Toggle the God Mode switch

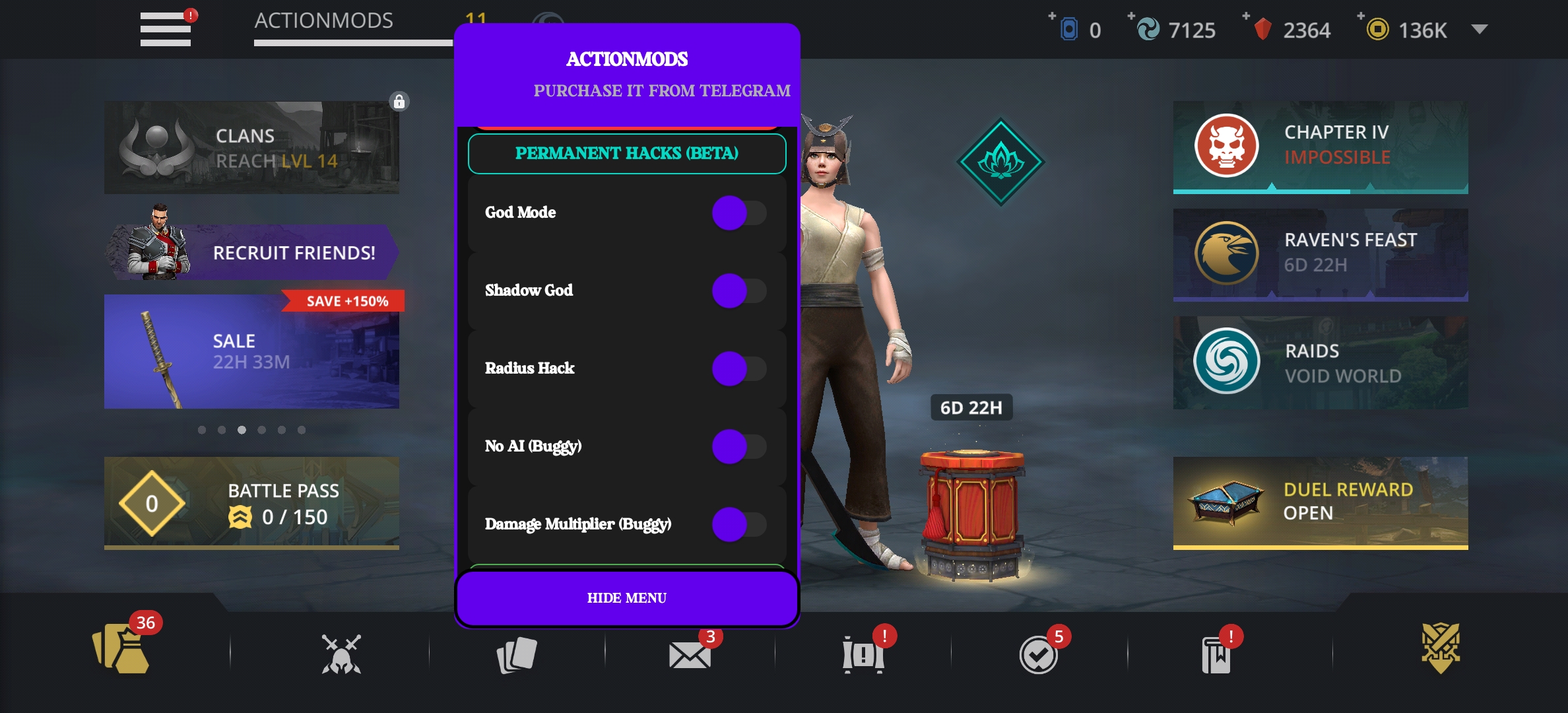pos(739,213)
